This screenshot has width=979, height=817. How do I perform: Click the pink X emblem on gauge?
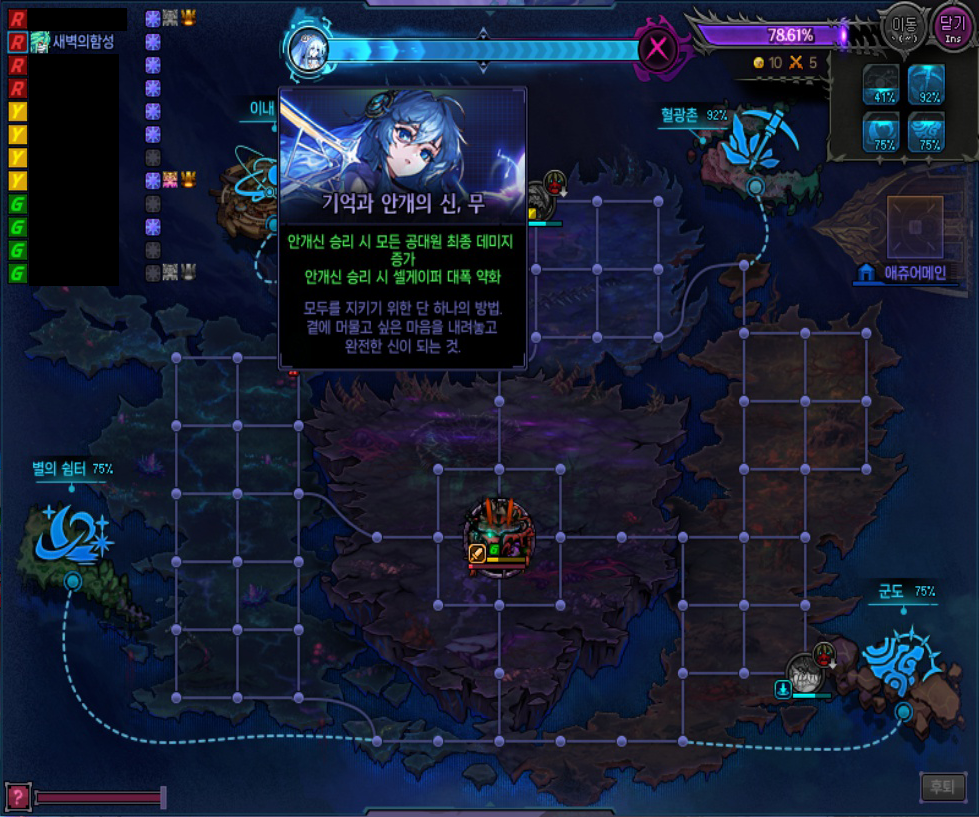point(656,48)
